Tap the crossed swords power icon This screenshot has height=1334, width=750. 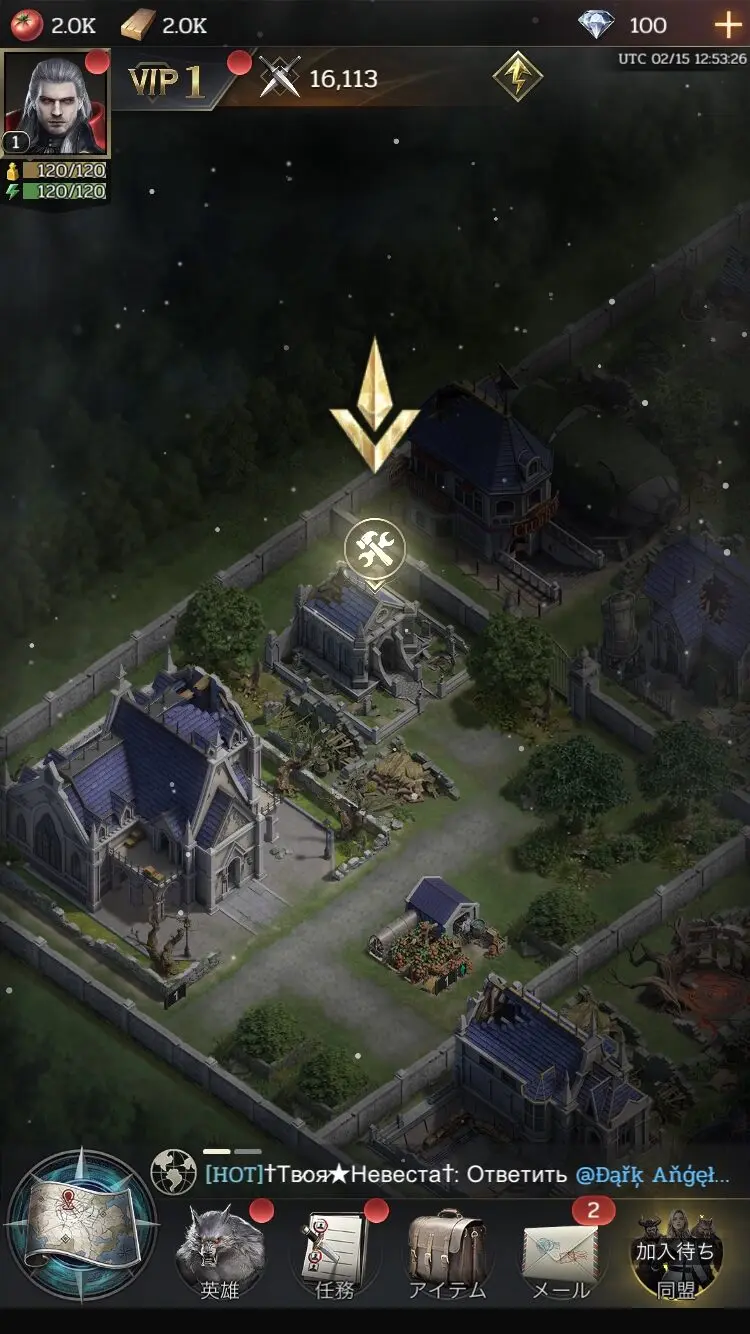pyautogui.click(x=280, y=78)
